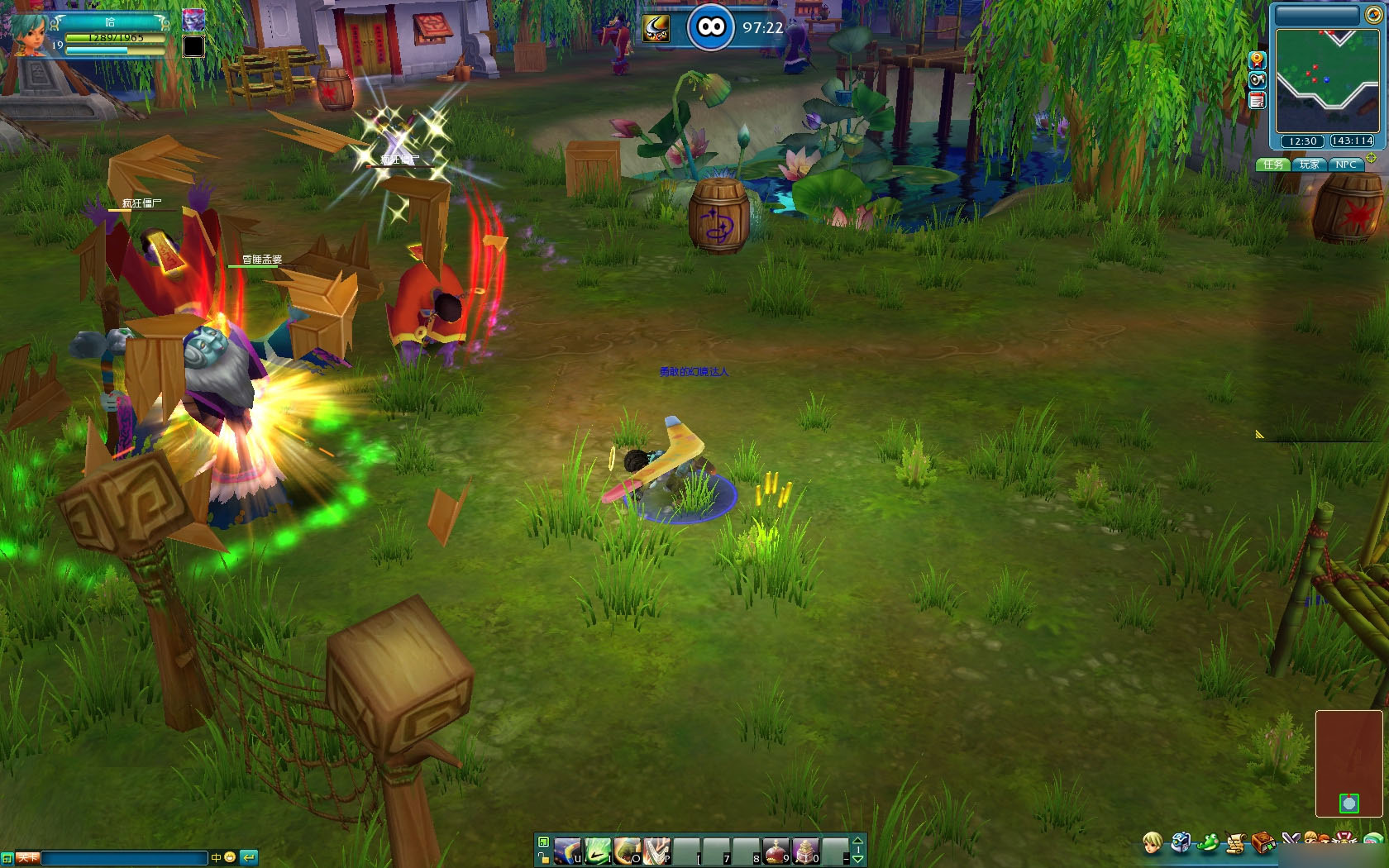Open the medal achievements icon
This screenshot has width=1389, height=868.
pyautogui.click(x=1257, y=60)
